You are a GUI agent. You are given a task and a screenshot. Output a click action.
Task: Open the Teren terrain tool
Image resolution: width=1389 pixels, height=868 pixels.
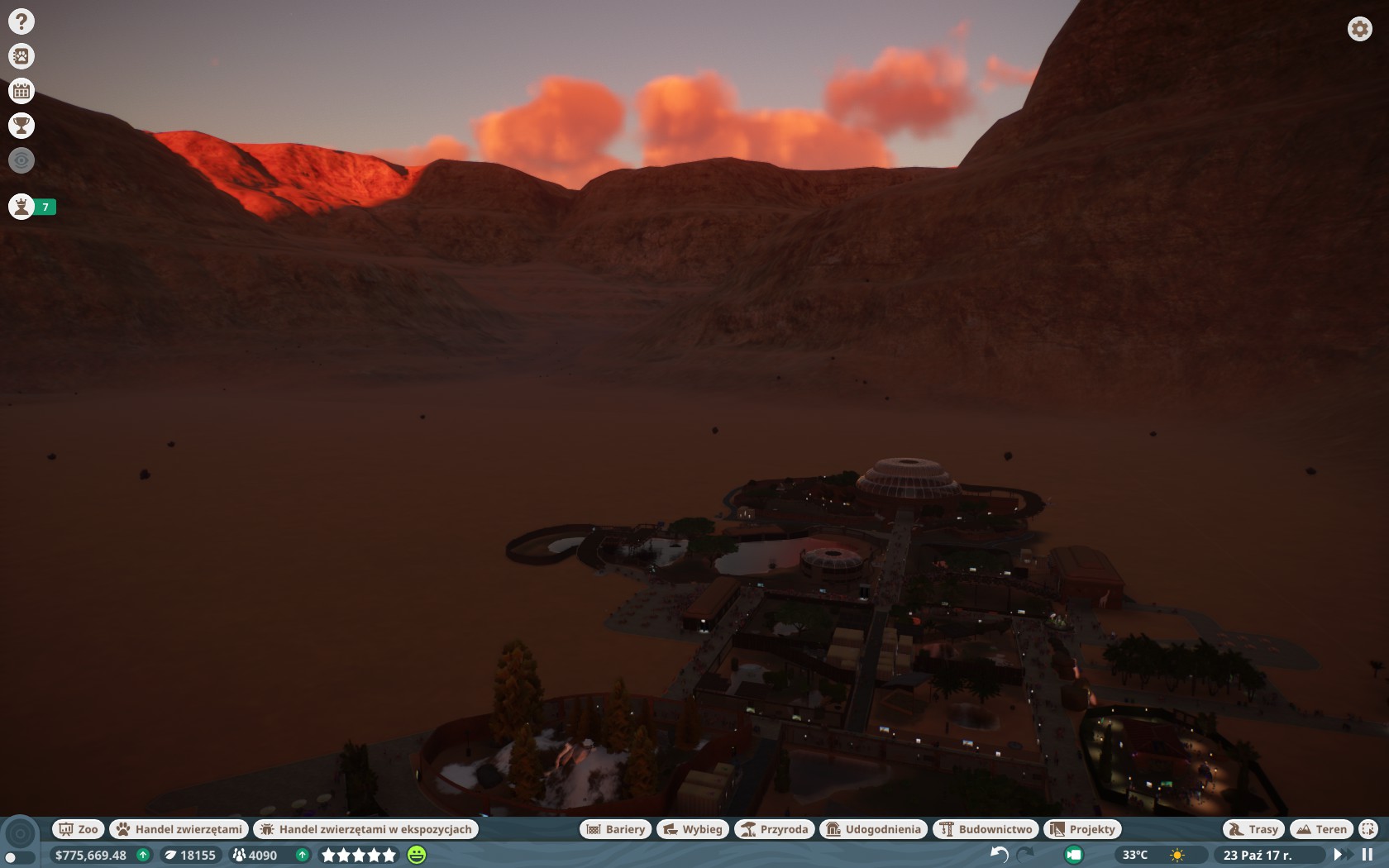(x=1322, y=829)
